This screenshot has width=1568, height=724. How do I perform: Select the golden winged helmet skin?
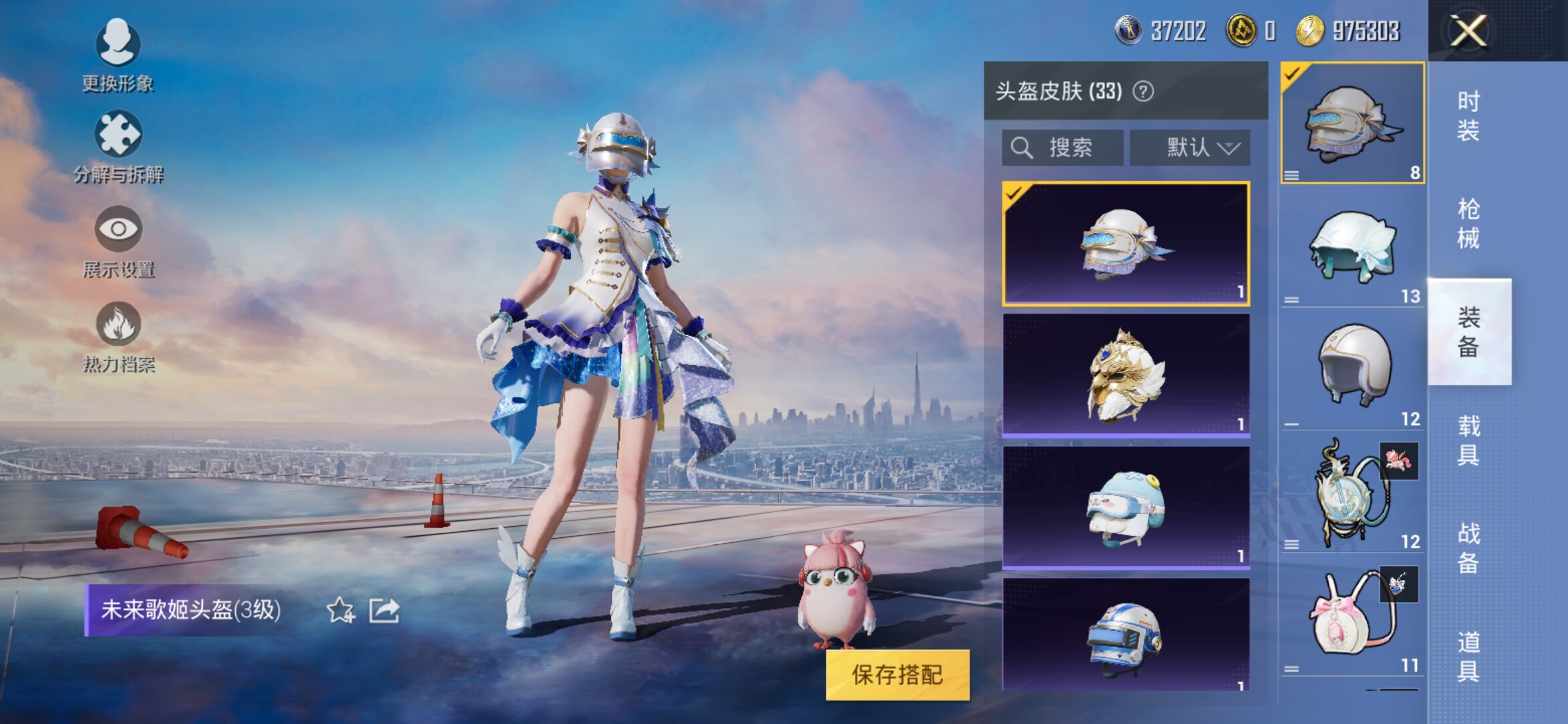(1126, 375)
